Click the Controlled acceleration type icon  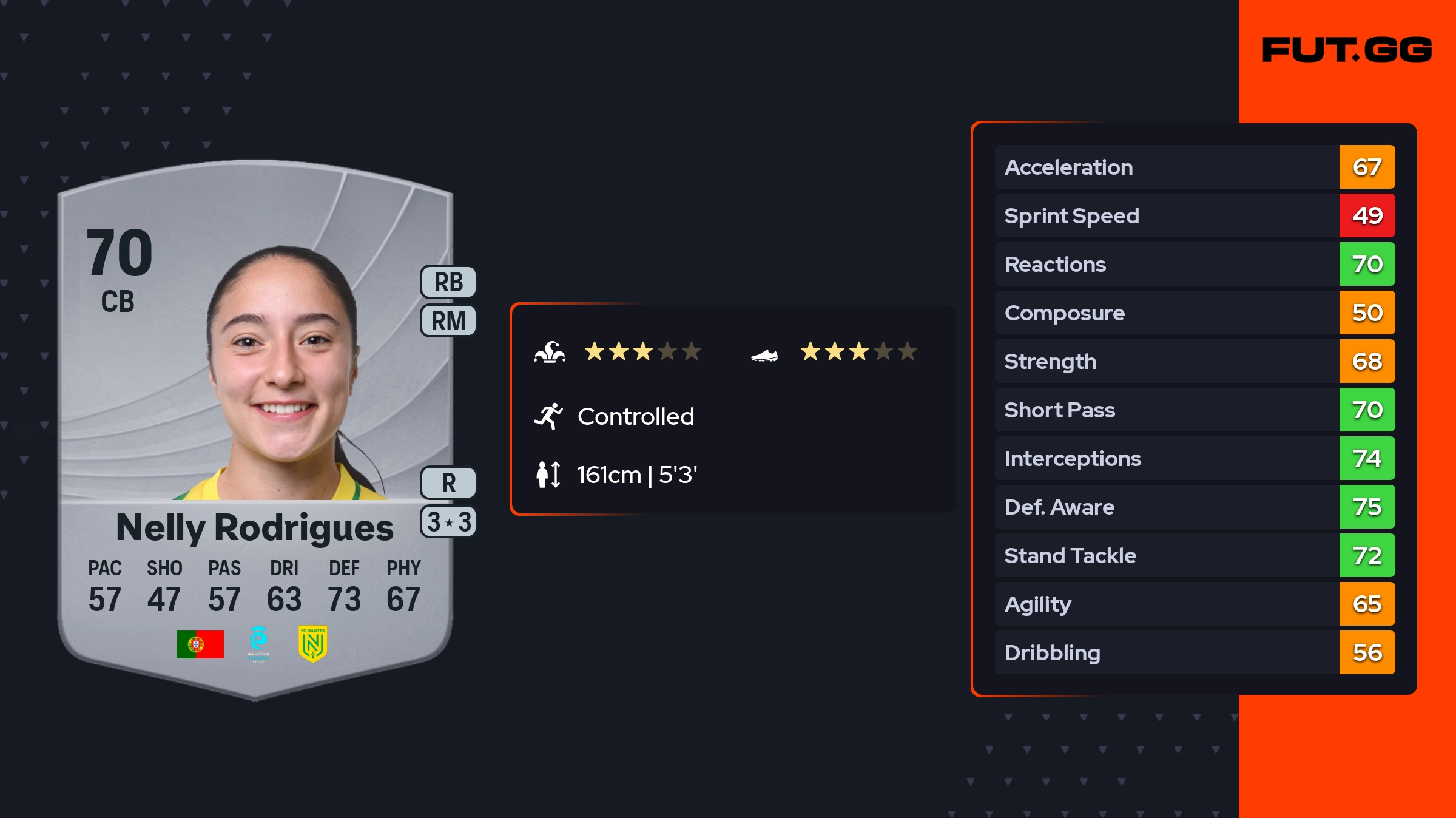click(x=548, y=416)
